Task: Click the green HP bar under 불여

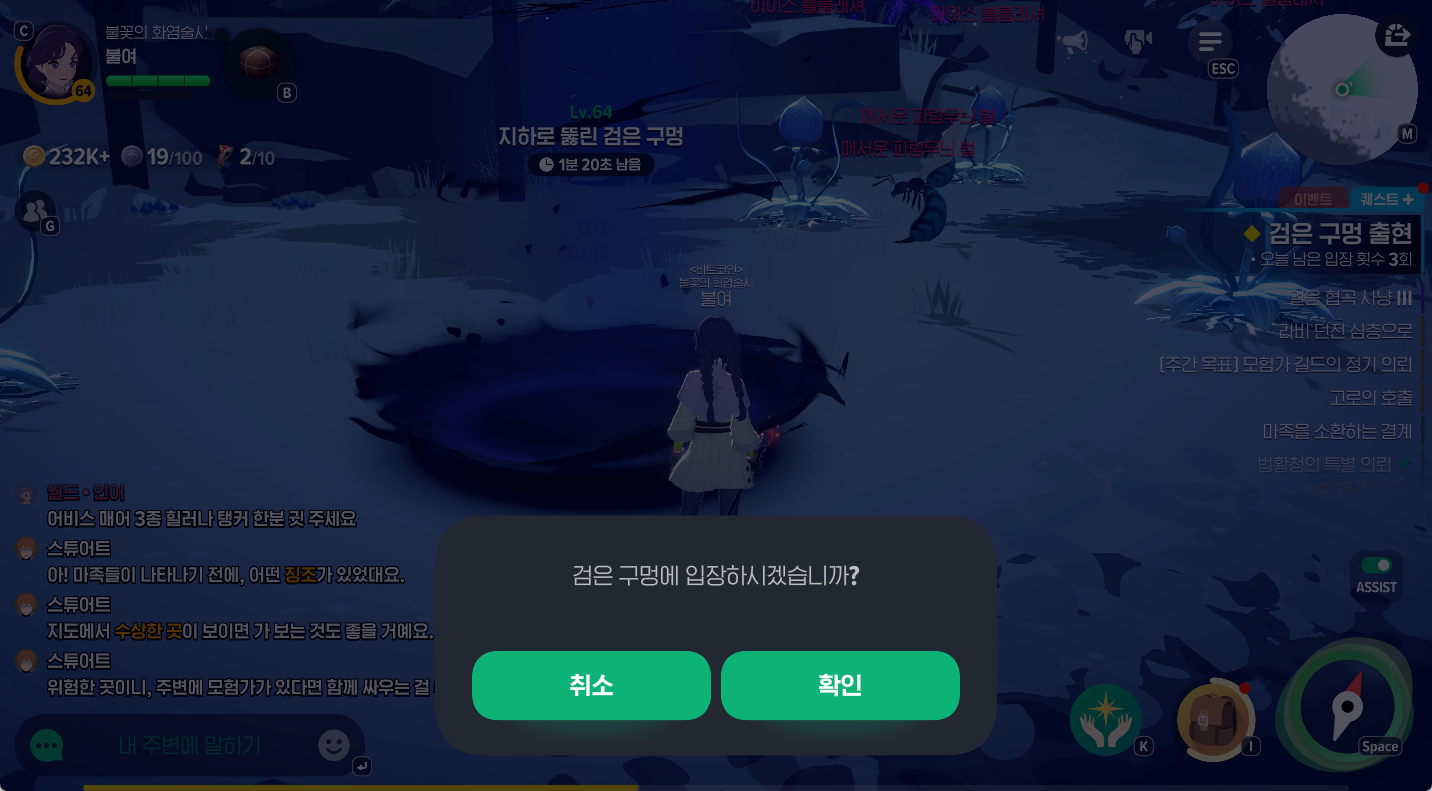Action: [x=157, y=81]
